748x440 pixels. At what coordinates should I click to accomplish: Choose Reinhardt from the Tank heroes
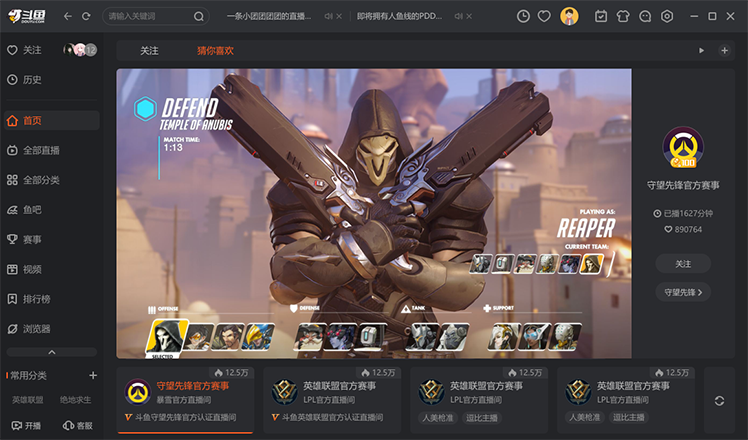tap(420, 337)
